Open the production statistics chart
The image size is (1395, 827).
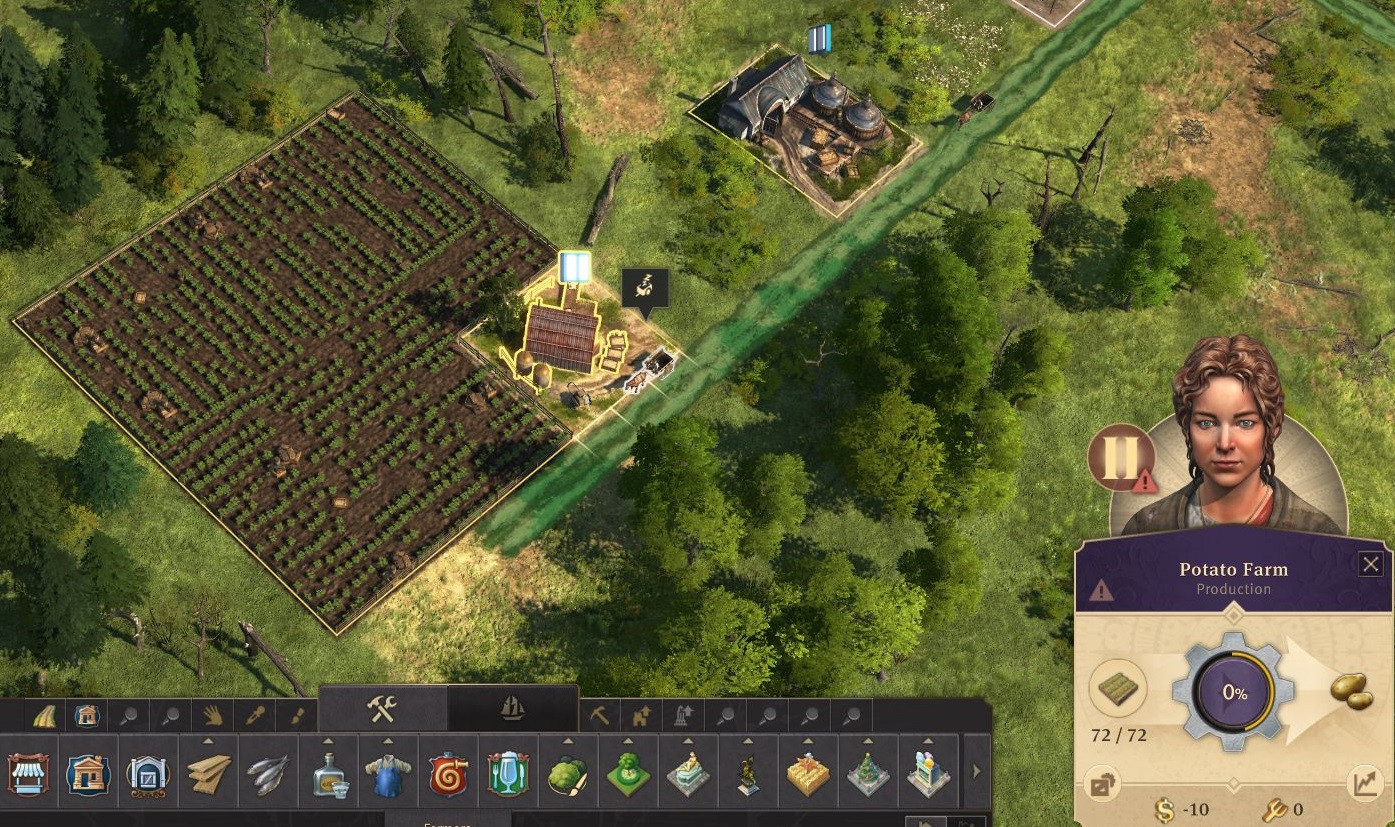pos(1365,784)
